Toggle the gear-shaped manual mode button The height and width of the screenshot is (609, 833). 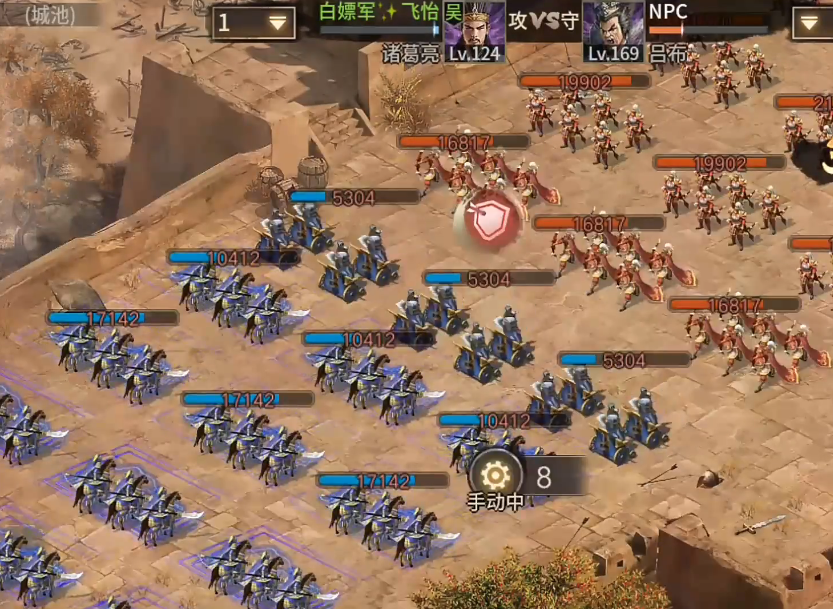coord(495,476)
